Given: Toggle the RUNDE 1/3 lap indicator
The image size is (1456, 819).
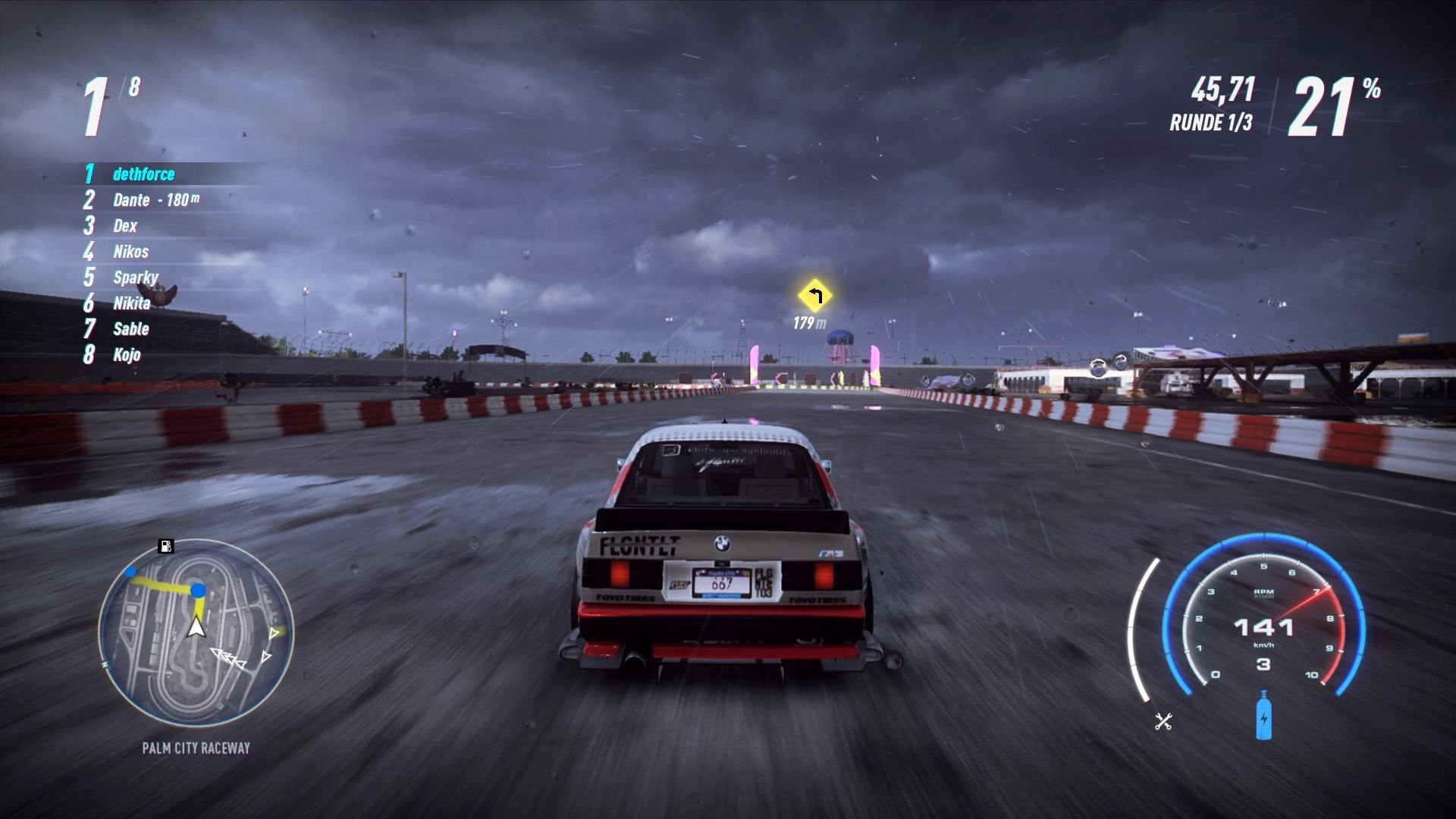Looking at the screenshot, I should click(1213, 124).
